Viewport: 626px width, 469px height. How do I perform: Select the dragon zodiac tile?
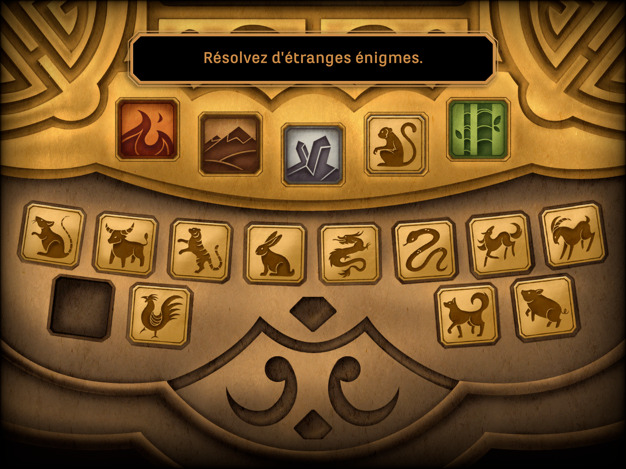350,253
